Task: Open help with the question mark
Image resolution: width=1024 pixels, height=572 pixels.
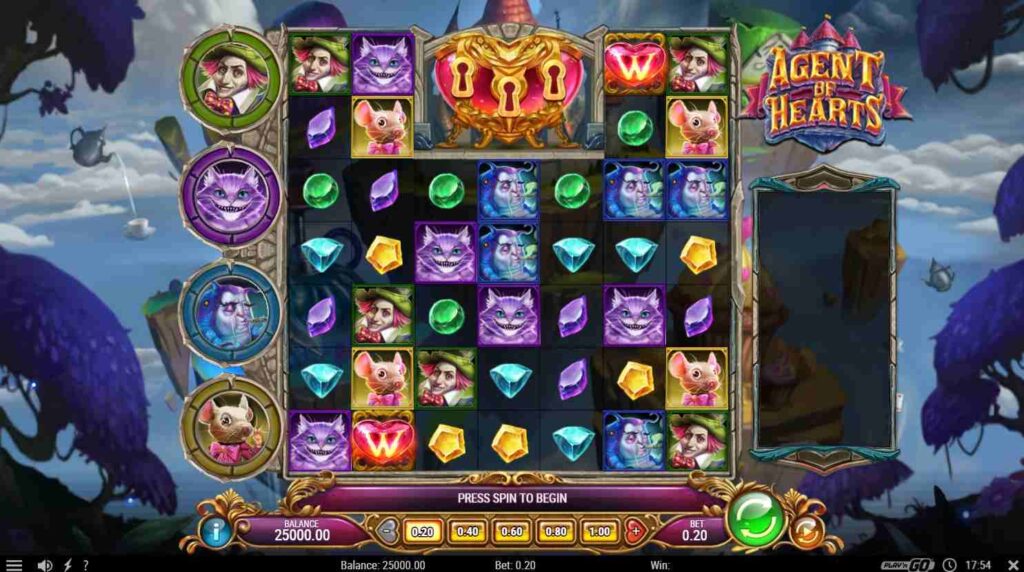Action: point(85,565)
